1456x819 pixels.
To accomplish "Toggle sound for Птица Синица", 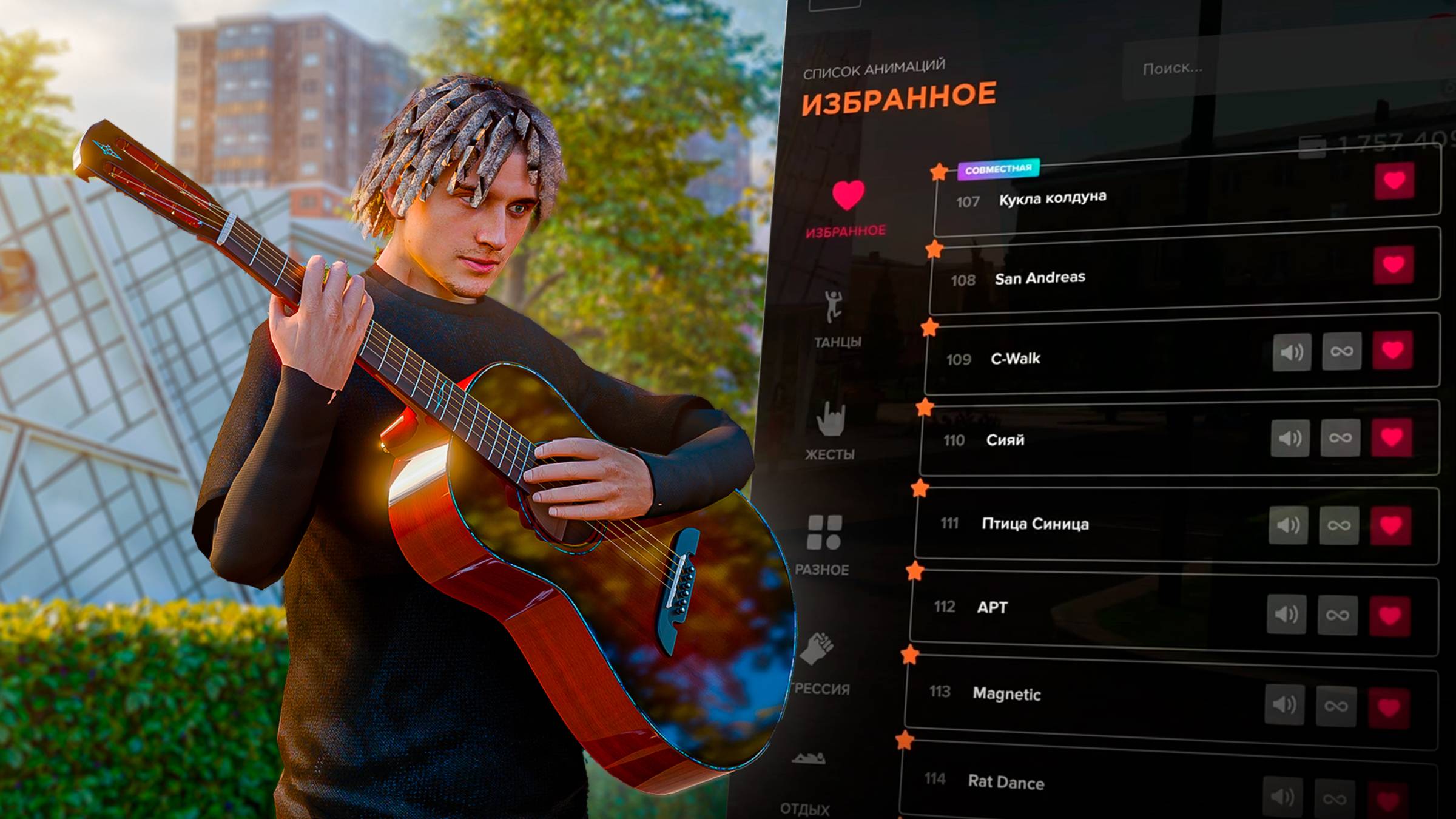I will (1288, 525).
